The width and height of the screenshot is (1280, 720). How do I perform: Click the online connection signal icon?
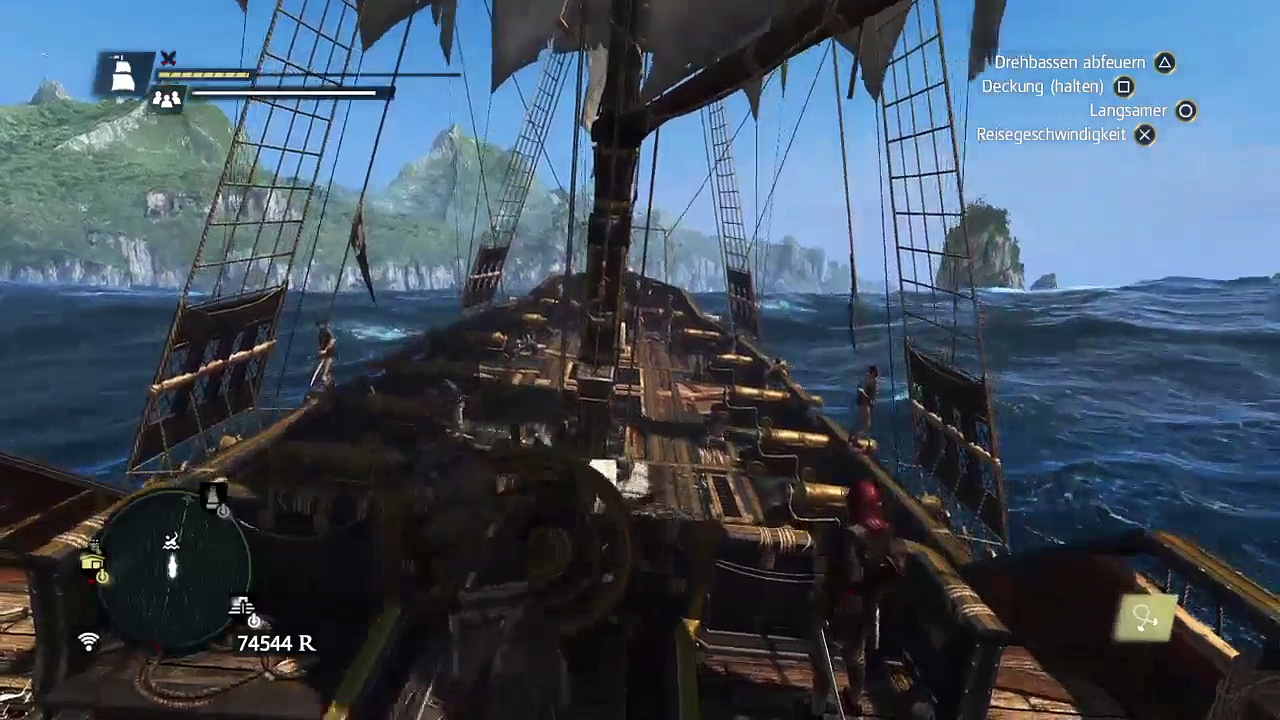[x=89, y=642]
